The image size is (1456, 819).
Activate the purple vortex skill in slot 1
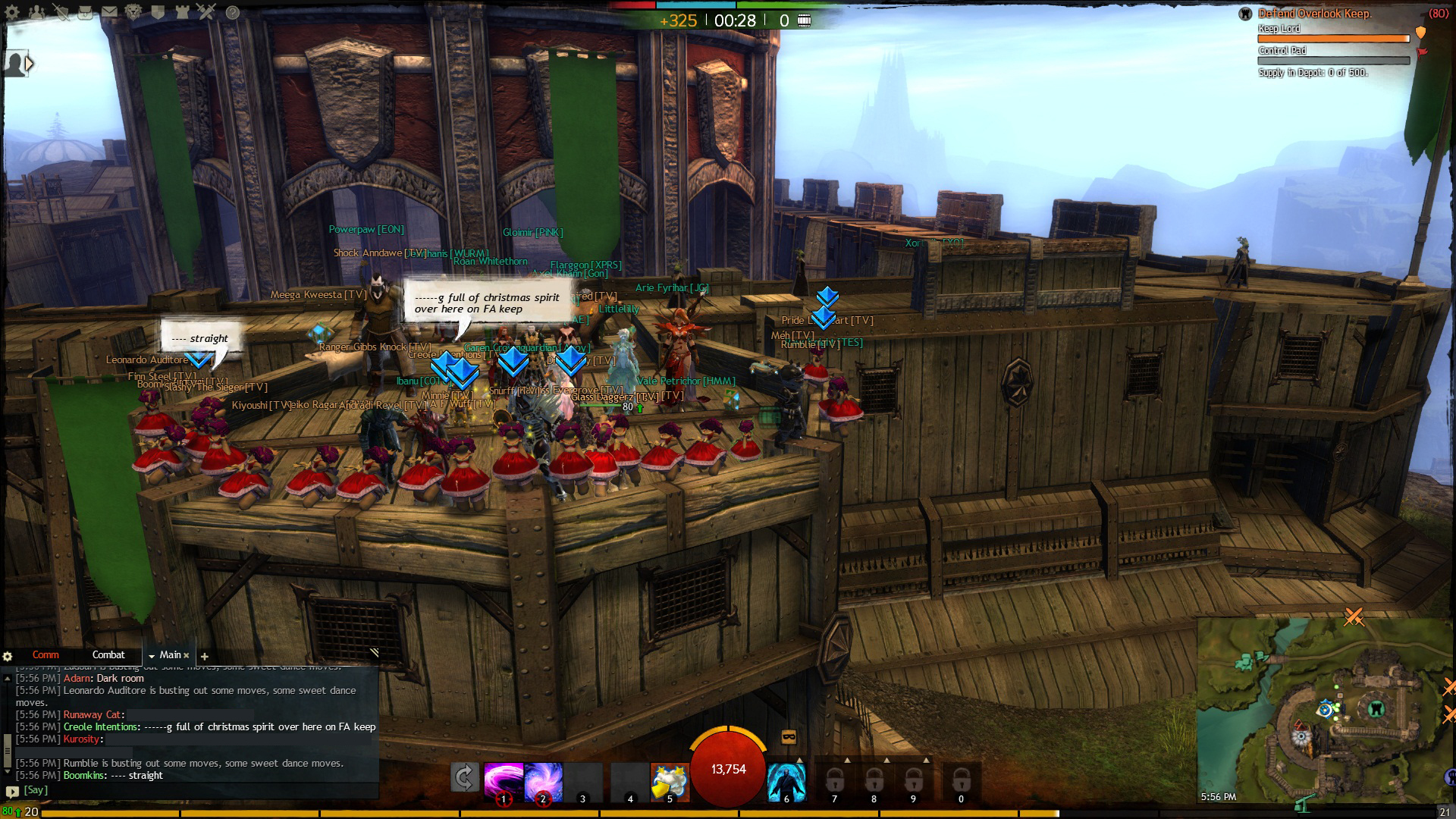click(504, 780)
